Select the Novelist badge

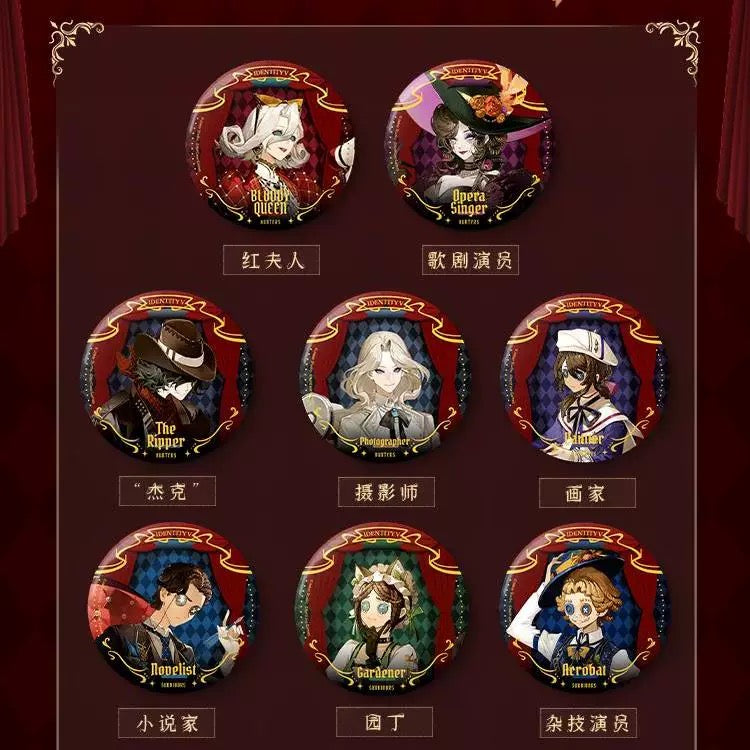(x=168, y=607)
